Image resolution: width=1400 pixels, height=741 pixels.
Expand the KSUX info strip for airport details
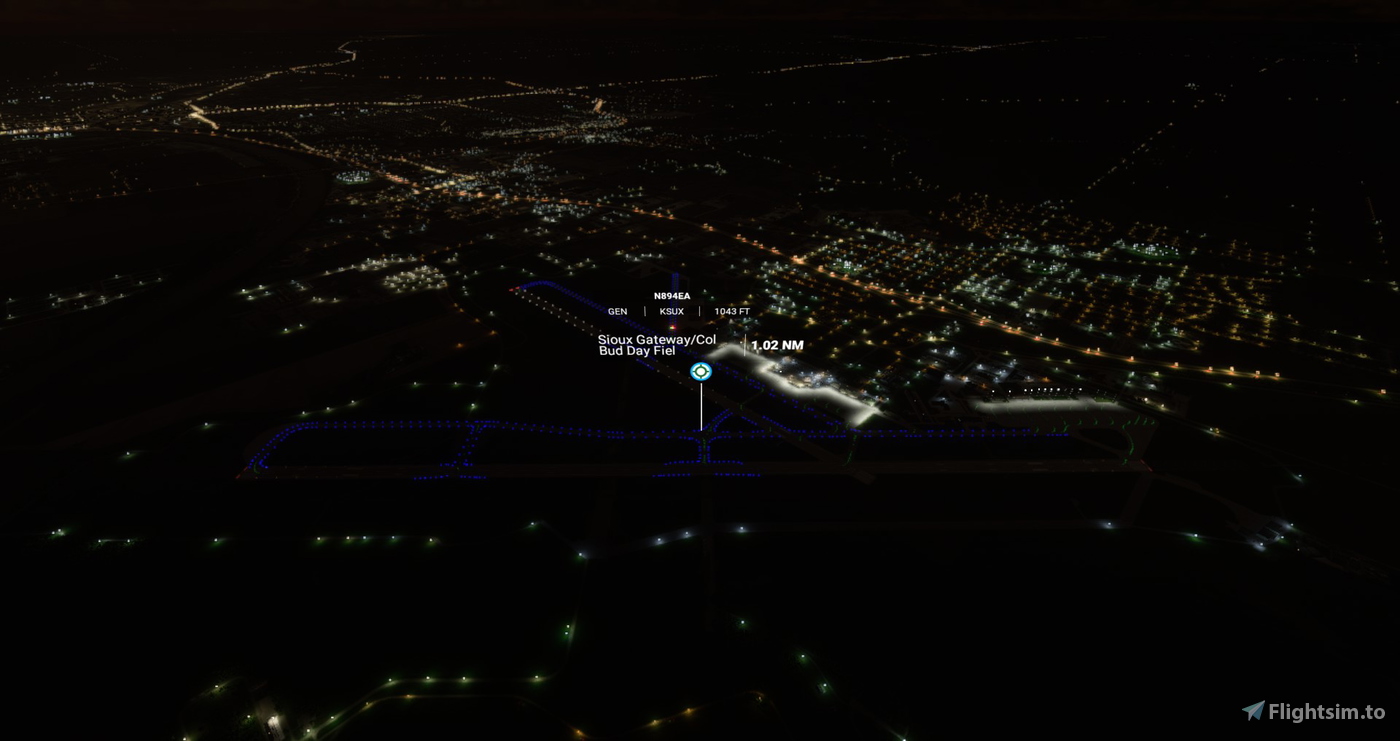(x=670, y=311)
